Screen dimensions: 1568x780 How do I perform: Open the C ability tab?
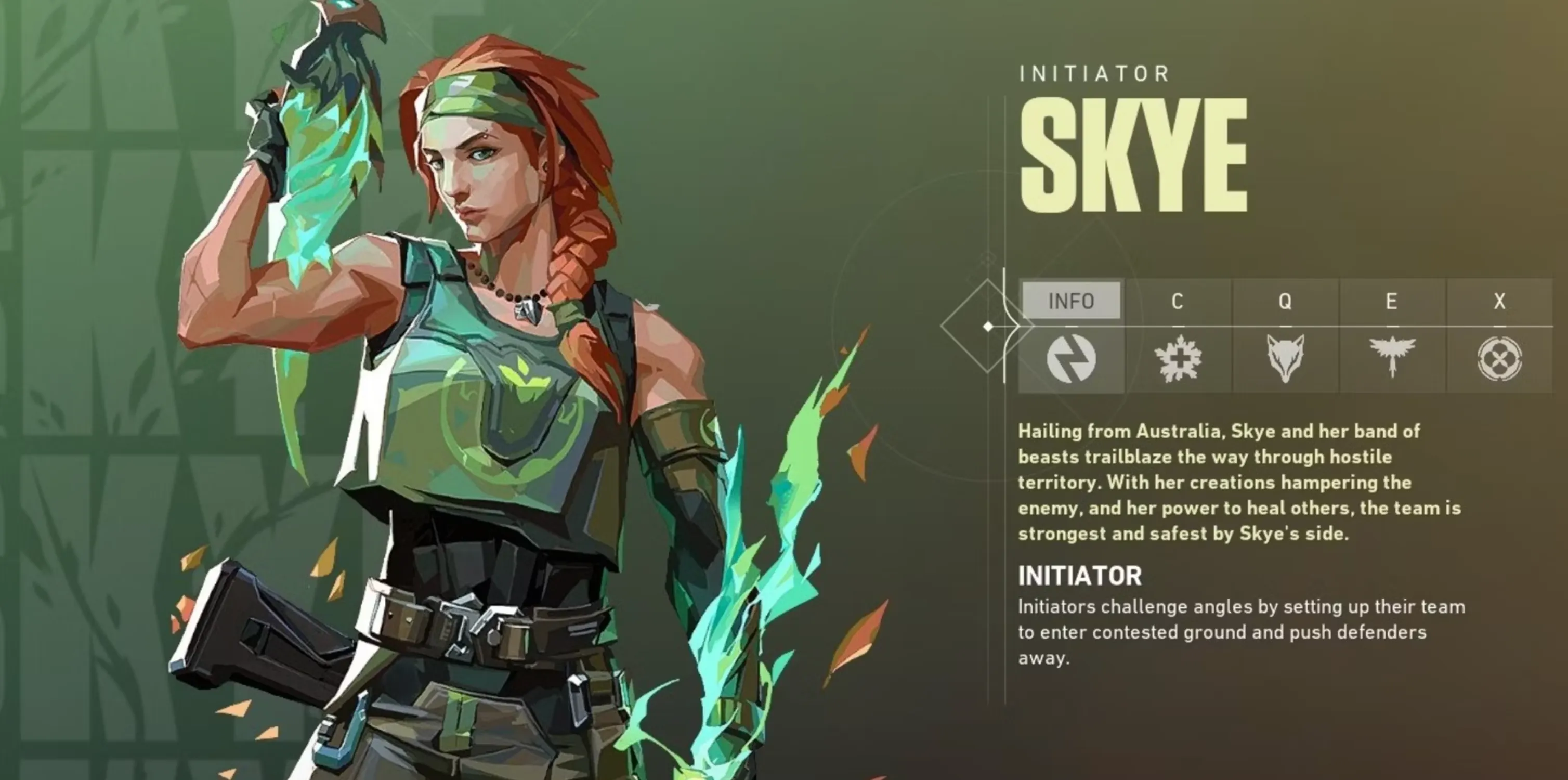[x=1177, y=301]
